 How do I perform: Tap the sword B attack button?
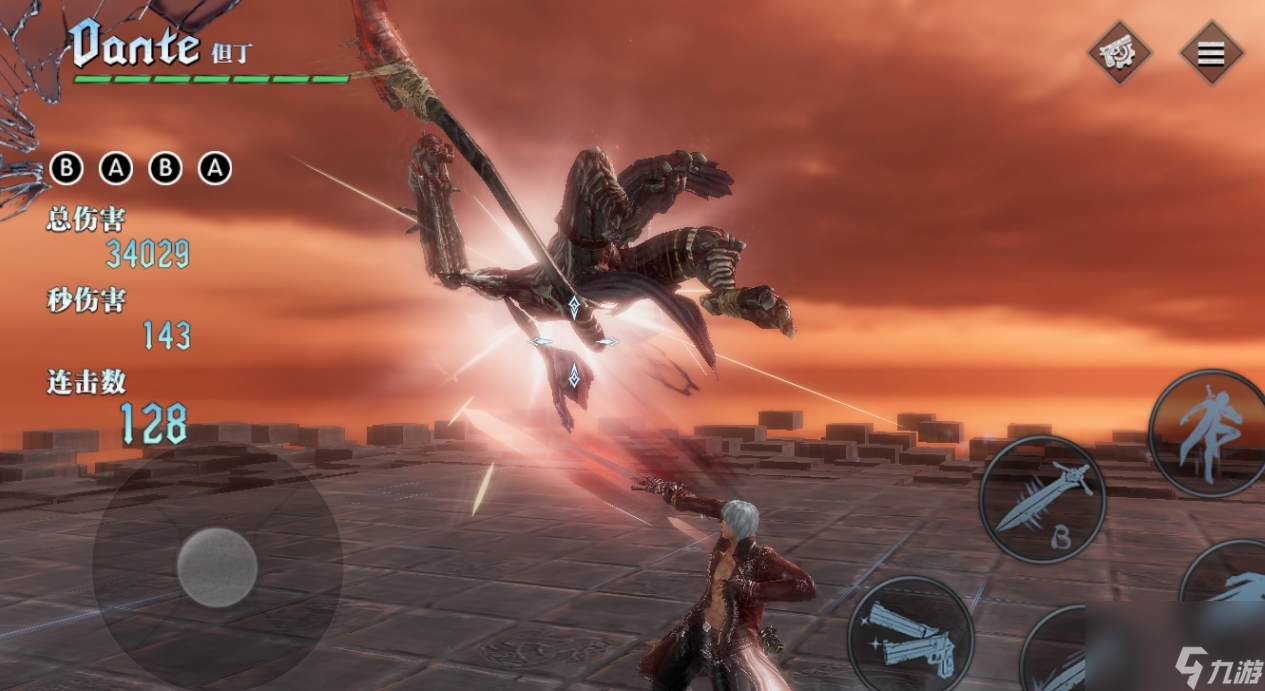click(1041, 500)
